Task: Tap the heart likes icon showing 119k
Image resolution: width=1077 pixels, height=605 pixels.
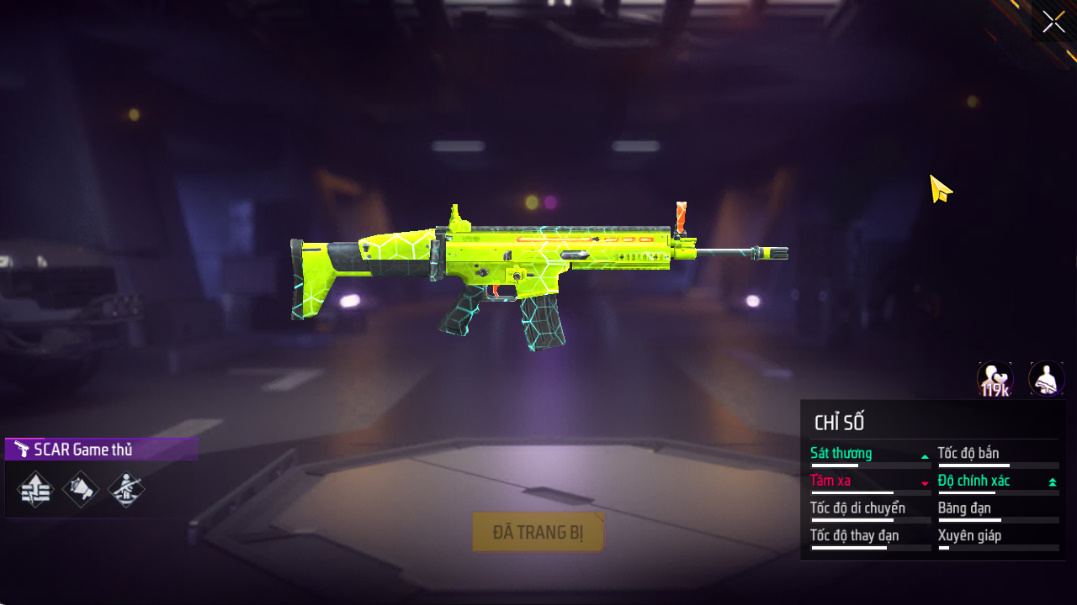Action: pos(994,380)
